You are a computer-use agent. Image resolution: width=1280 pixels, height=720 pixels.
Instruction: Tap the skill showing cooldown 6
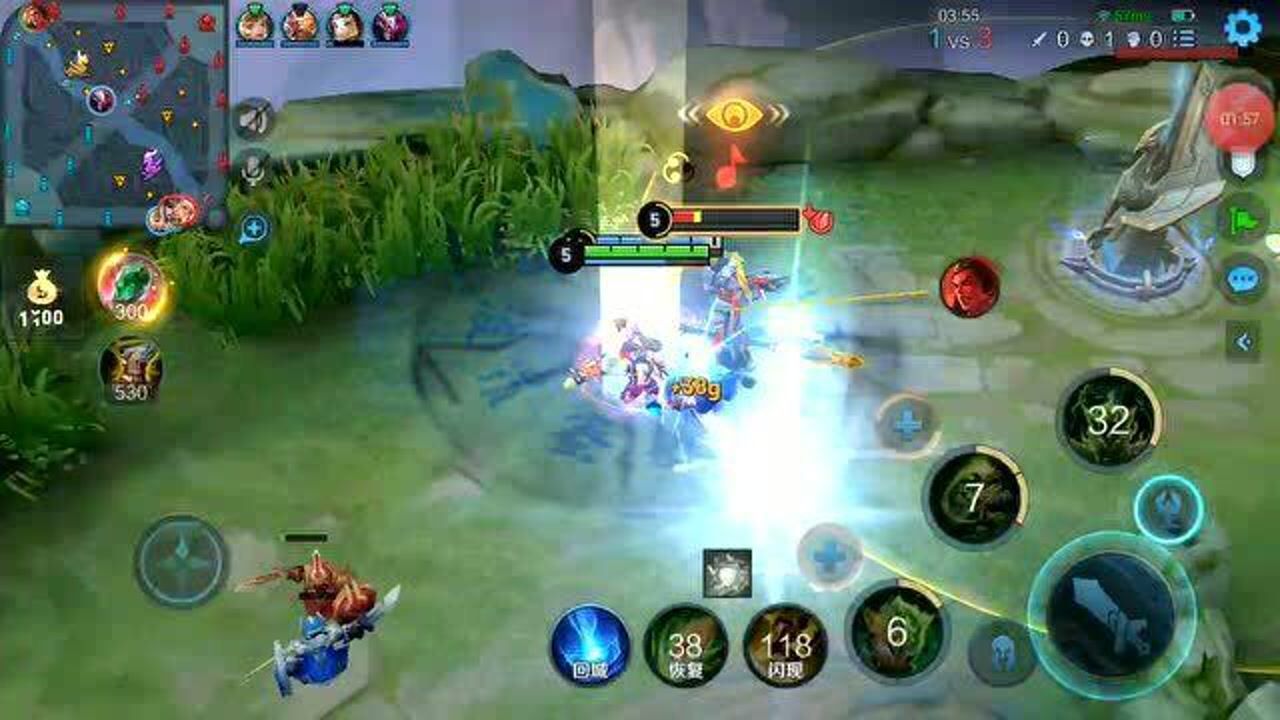(895, 630)
